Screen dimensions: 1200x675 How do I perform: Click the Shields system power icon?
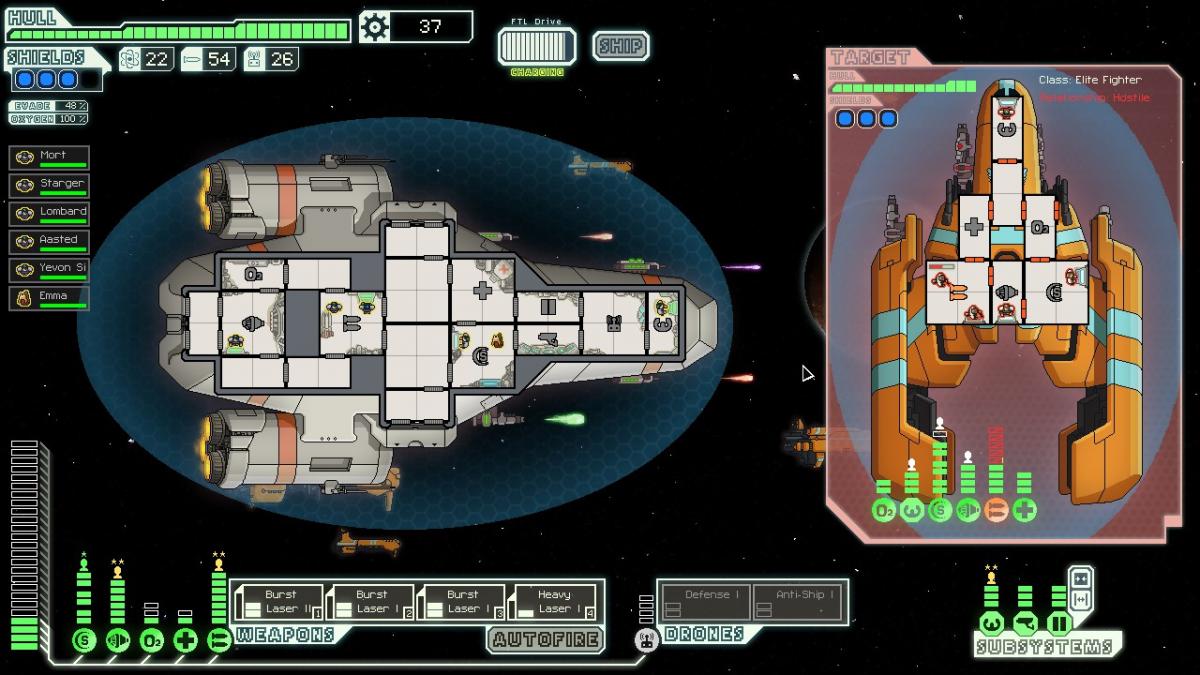(84, 640)
